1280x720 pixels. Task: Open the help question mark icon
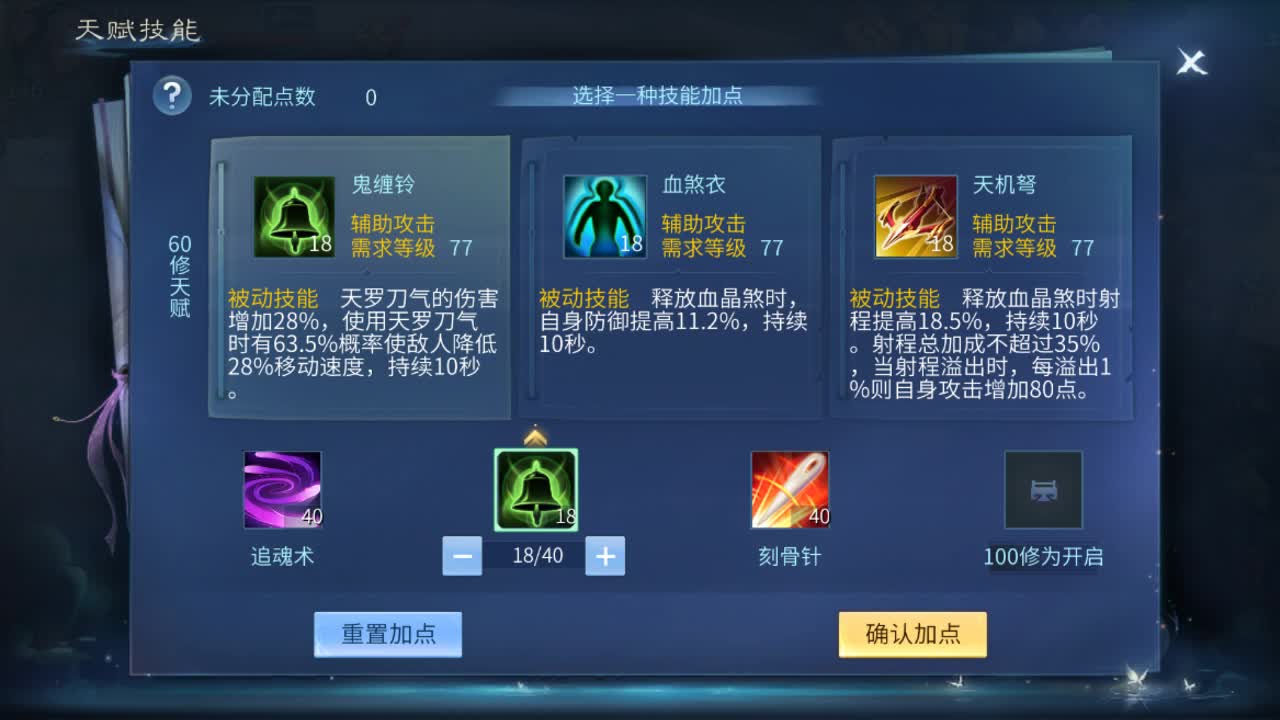point(172,96)
